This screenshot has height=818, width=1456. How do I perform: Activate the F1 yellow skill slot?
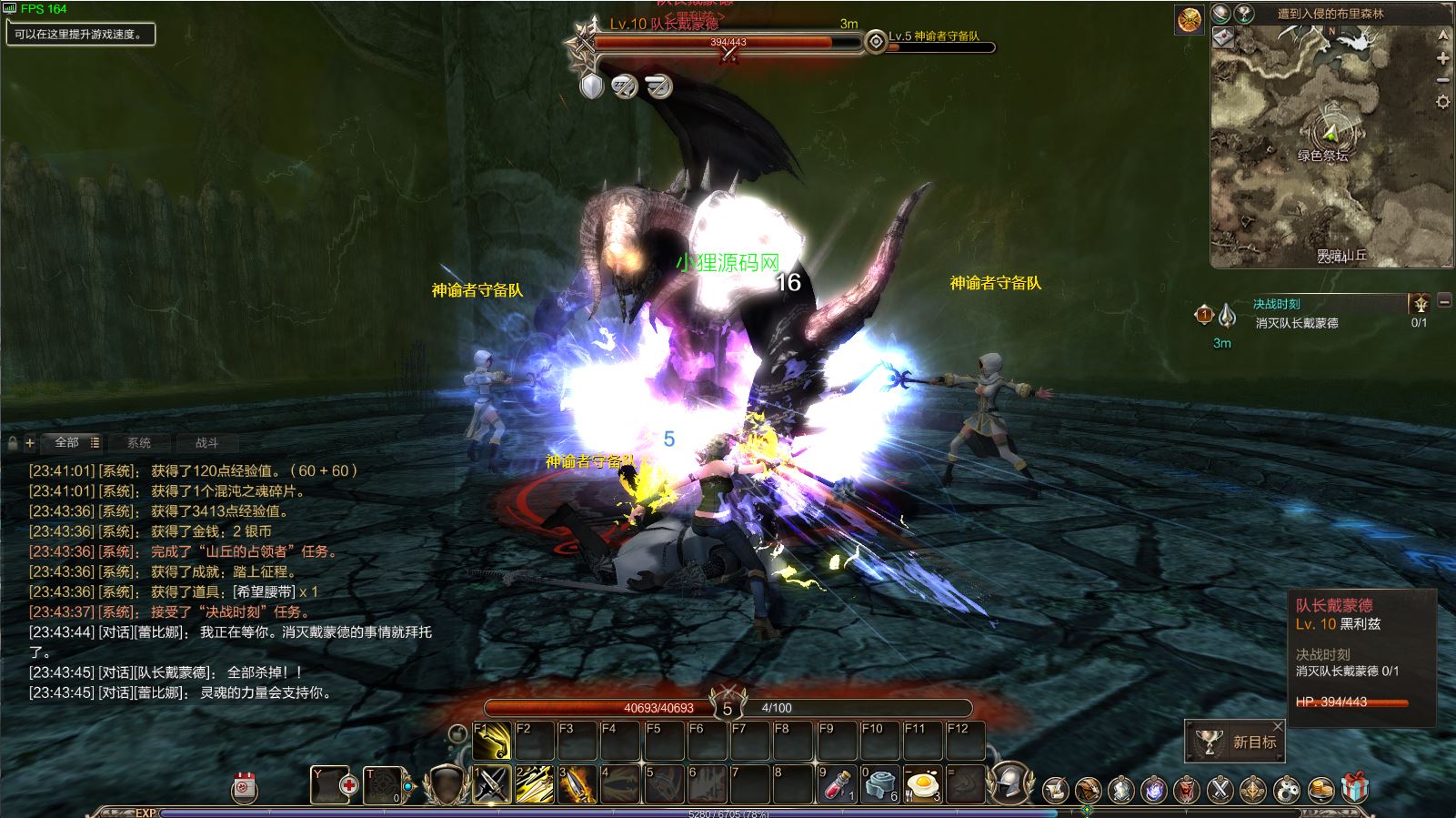[x=491, y=741]
